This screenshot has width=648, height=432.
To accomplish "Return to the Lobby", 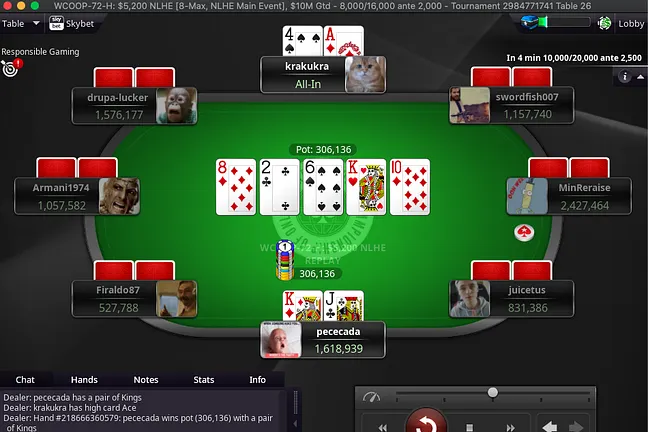I will coord(620,23).
